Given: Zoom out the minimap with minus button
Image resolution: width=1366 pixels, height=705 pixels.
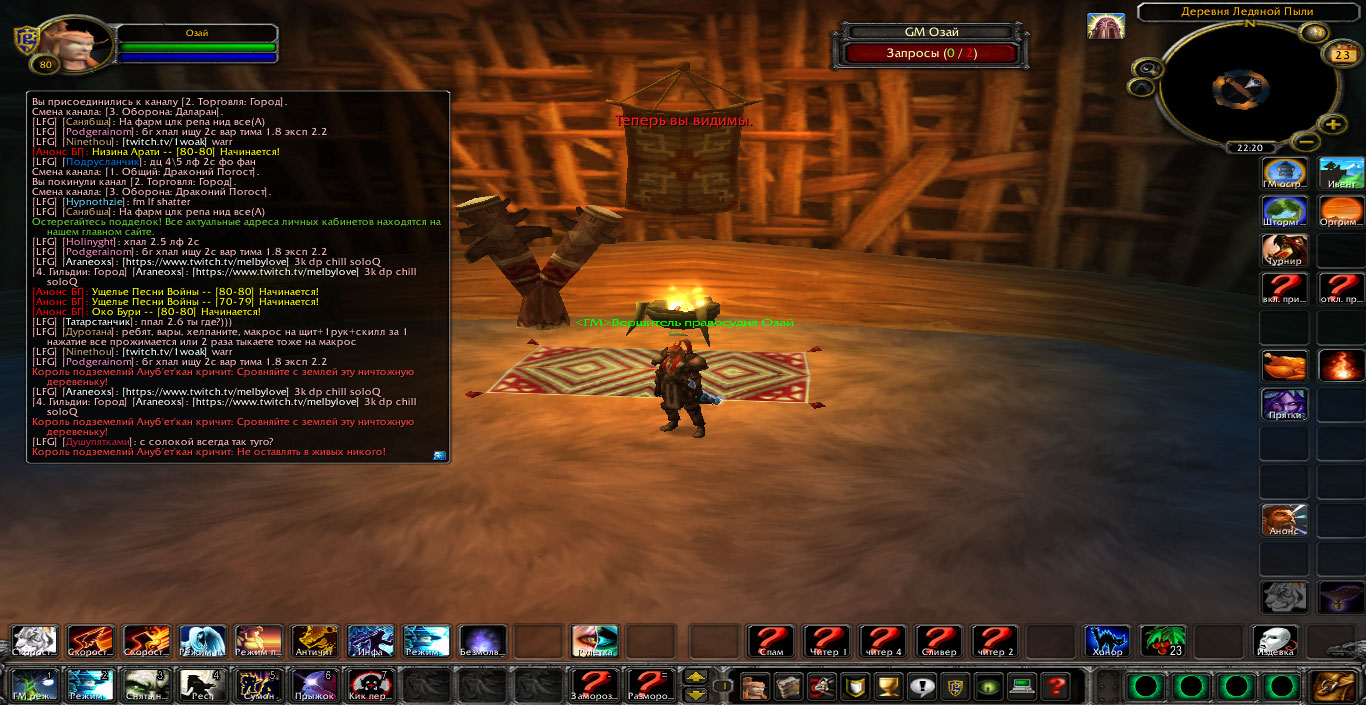Looking at the screenshot, I should tap(1303, 141).
